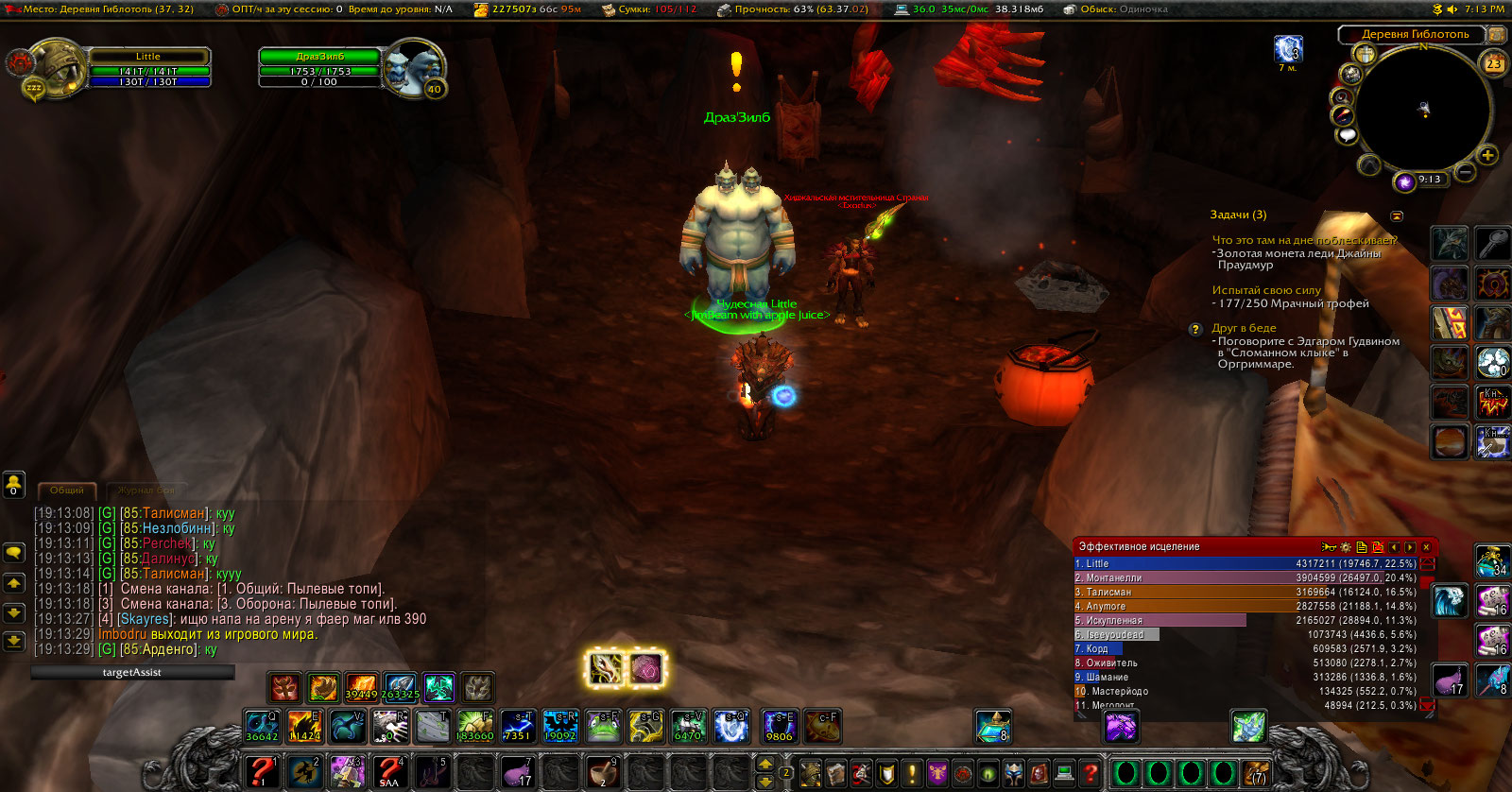This screenshot has height=792, width=1512.
Task: Open the Журнал боя chat tab
Action: tap(146, 491)
